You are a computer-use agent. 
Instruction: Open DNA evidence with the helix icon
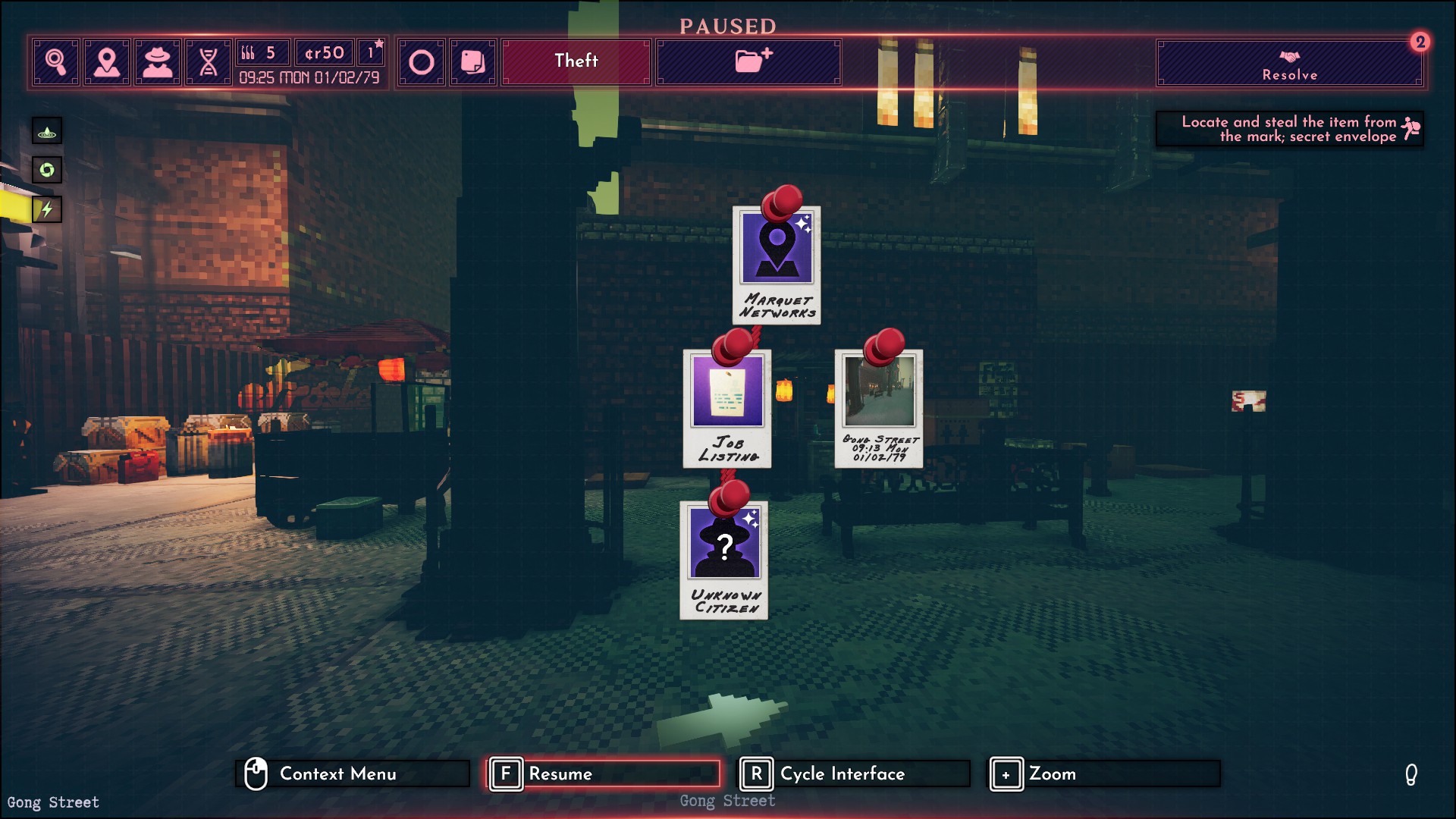pyautogui.click(x=209, y=61)
